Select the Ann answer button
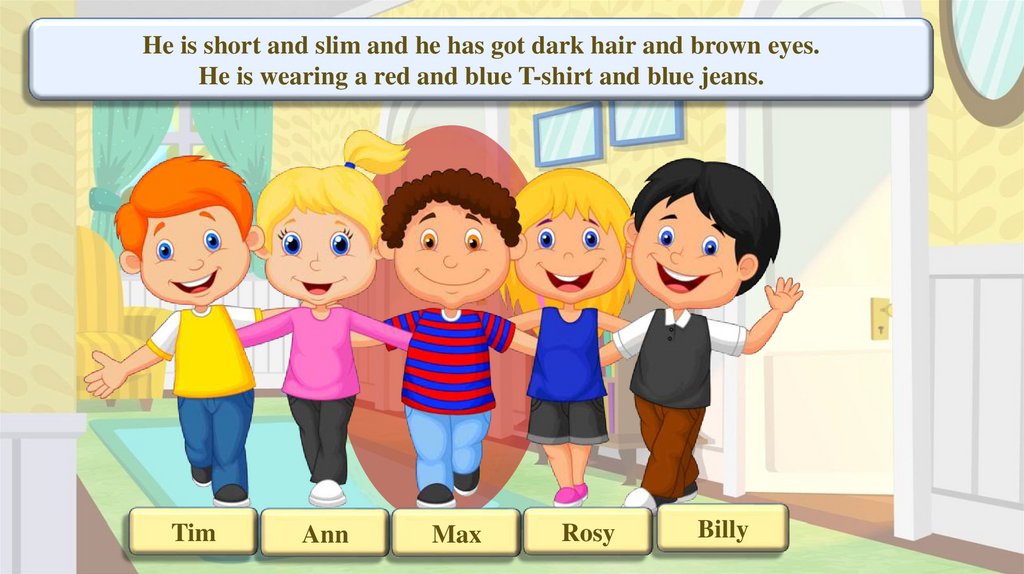The image size is (1024, 574). click(x=325, y=534)
